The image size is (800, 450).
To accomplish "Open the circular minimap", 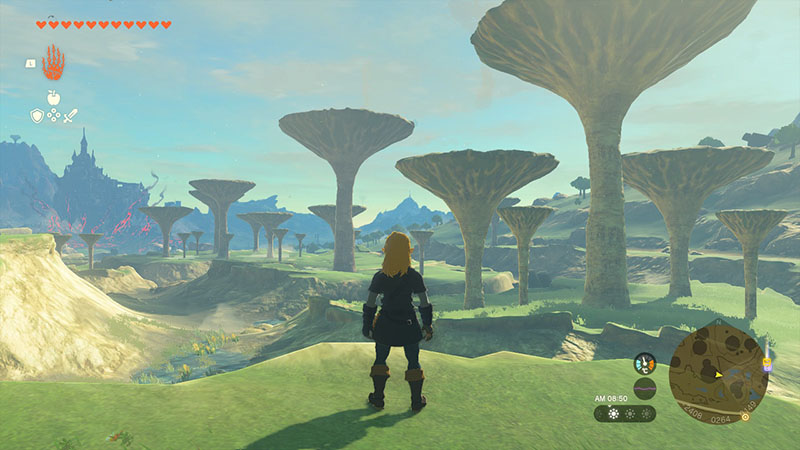I will (x=718, y=371).
